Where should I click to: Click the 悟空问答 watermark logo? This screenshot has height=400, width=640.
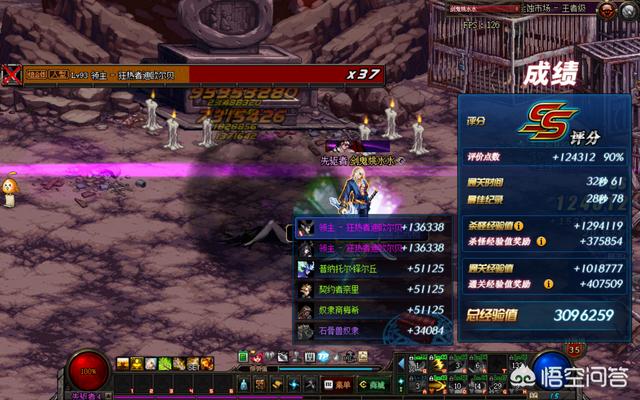(589, 377)
